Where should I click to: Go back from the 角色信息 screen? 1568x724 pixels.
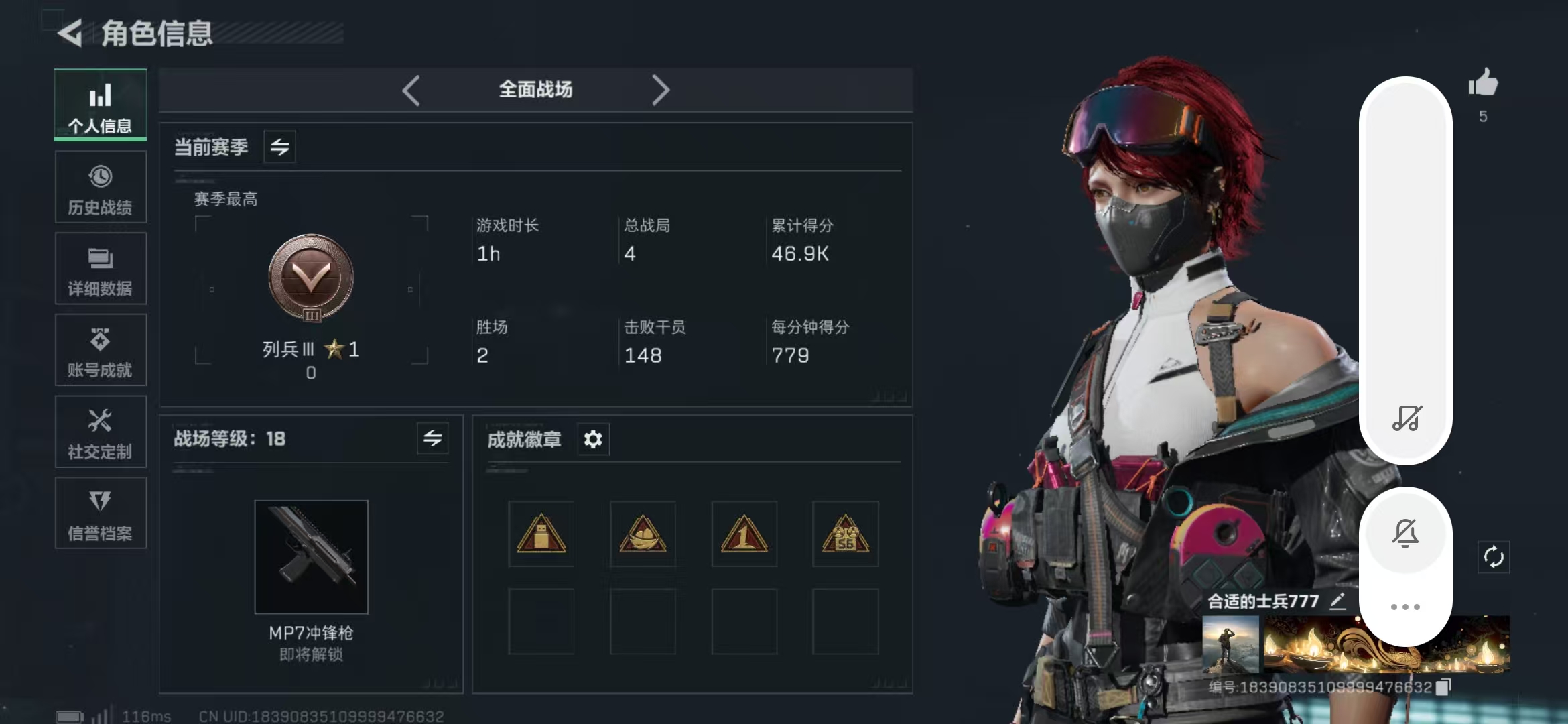[70, 33]
